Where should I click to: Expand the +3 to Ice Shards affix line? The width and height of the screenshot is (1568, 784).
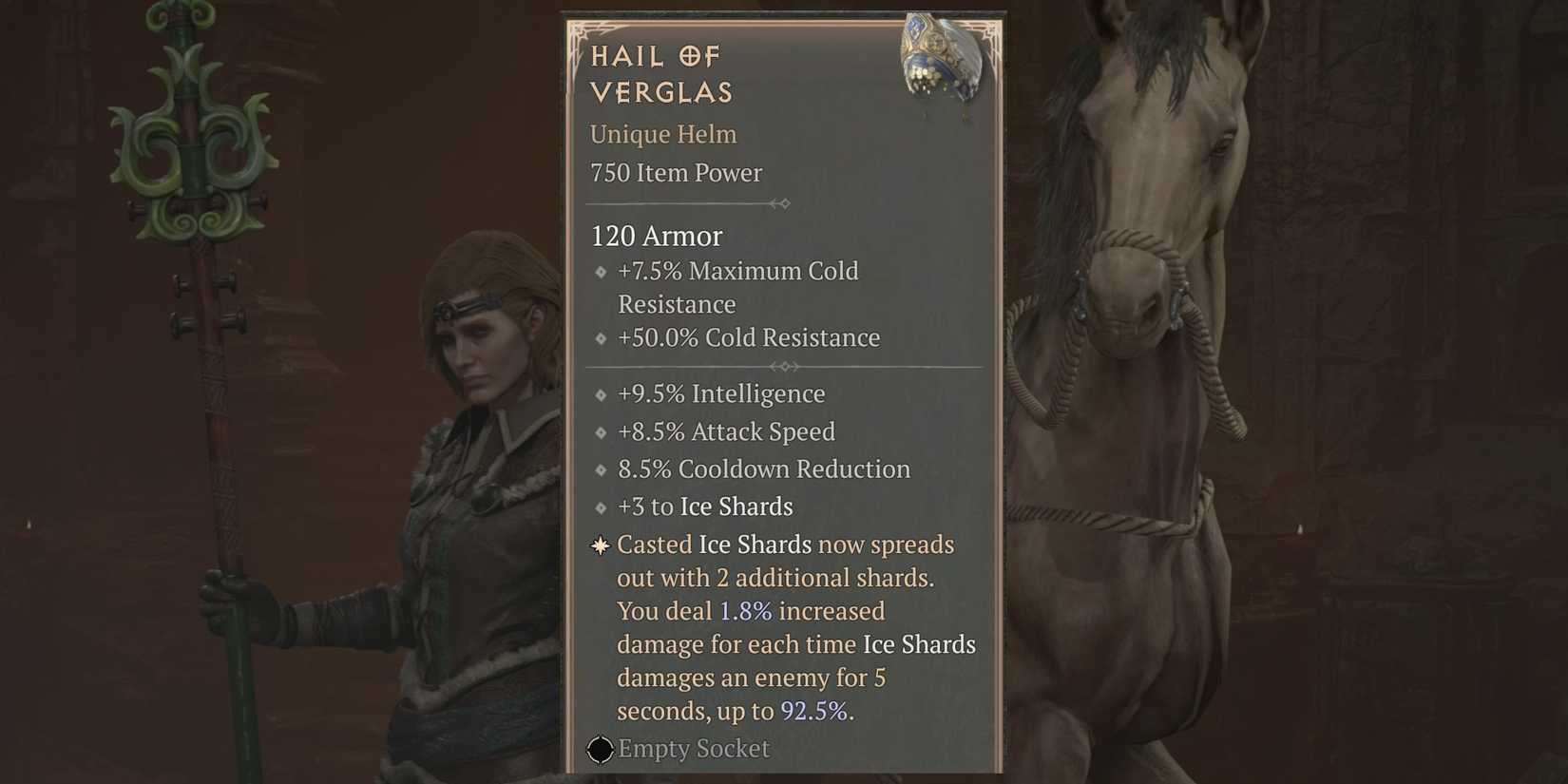pyautogui.click(x=705, y=507)
